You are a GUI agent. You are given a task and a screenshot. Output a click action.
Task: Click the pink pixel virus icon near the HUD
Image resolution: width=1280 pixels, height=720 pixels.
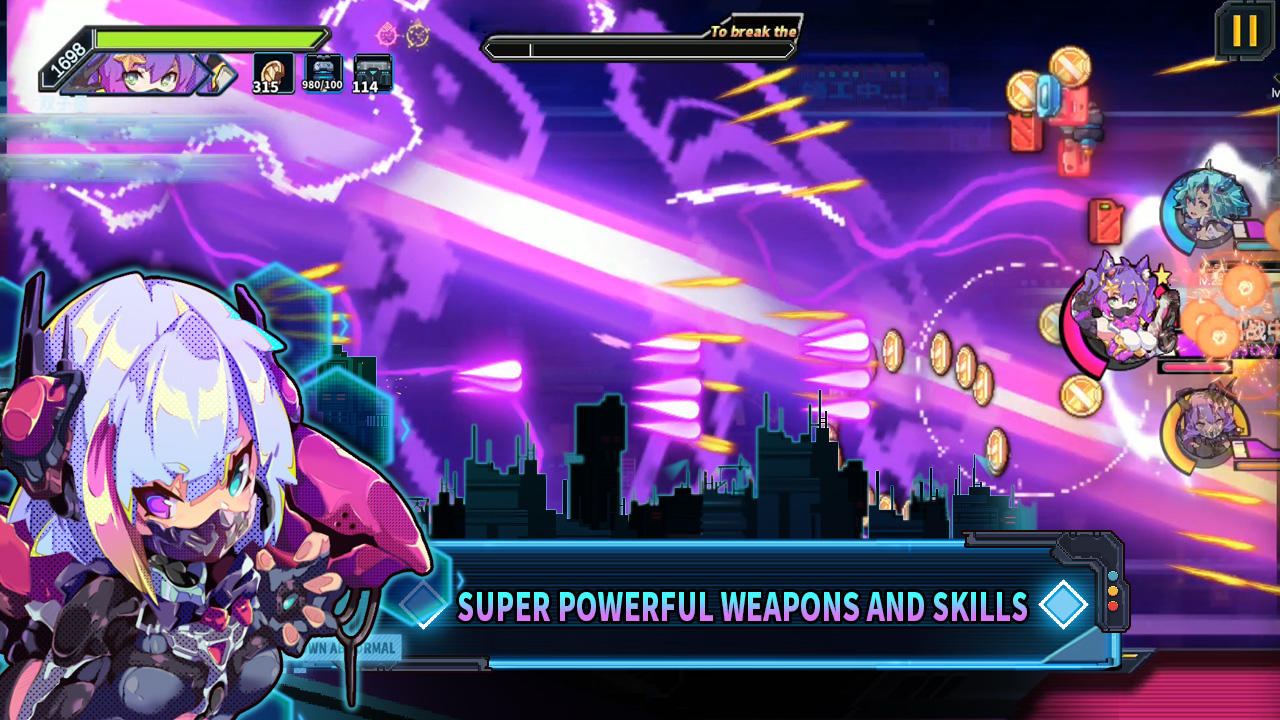[x=387, y=33]
